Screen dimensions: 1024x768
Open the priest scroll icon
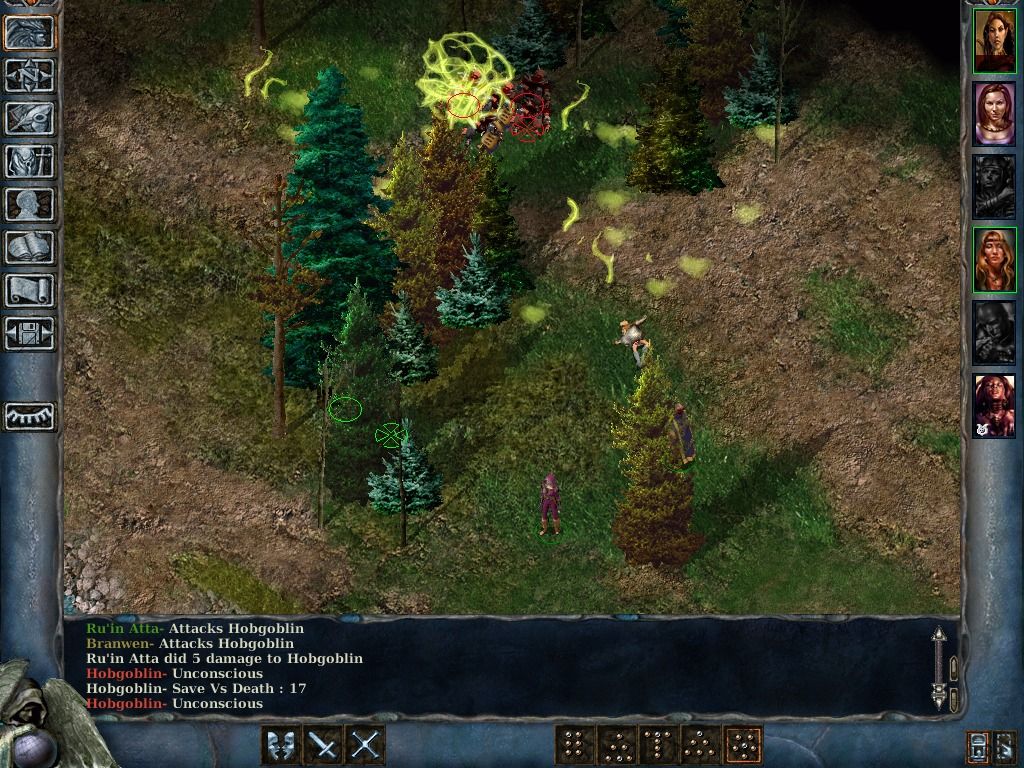coord(30,290)
